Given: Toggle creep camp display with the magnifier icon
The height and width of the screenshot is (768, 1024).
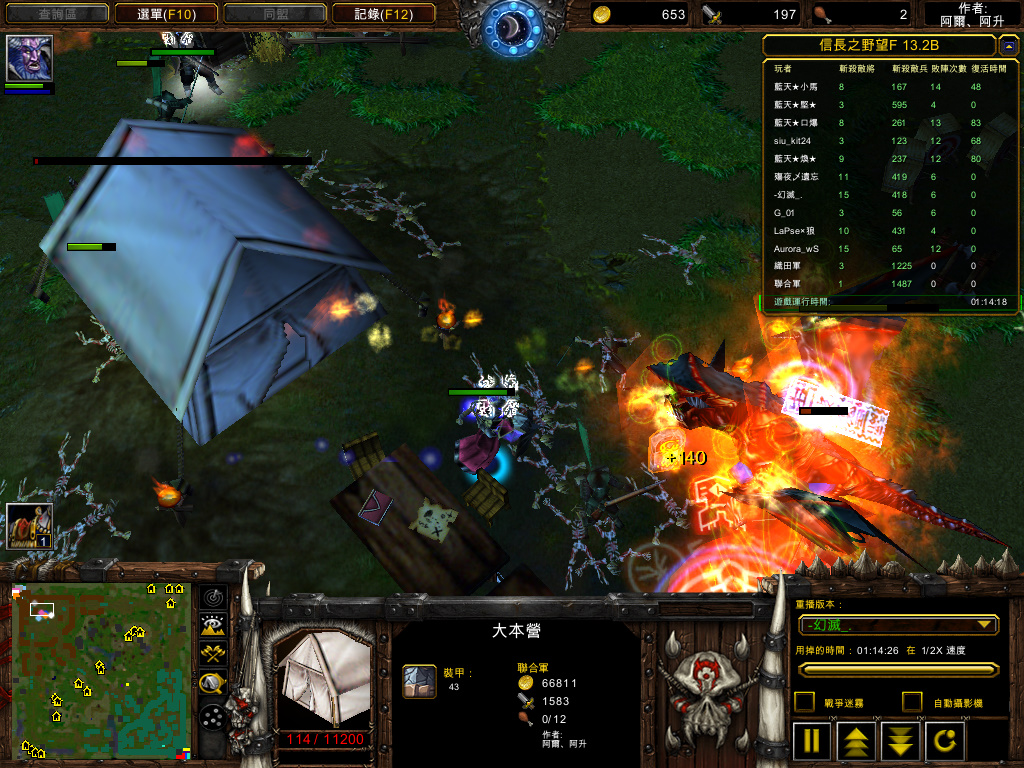Looking at the screenshot, I should point(212,684).
